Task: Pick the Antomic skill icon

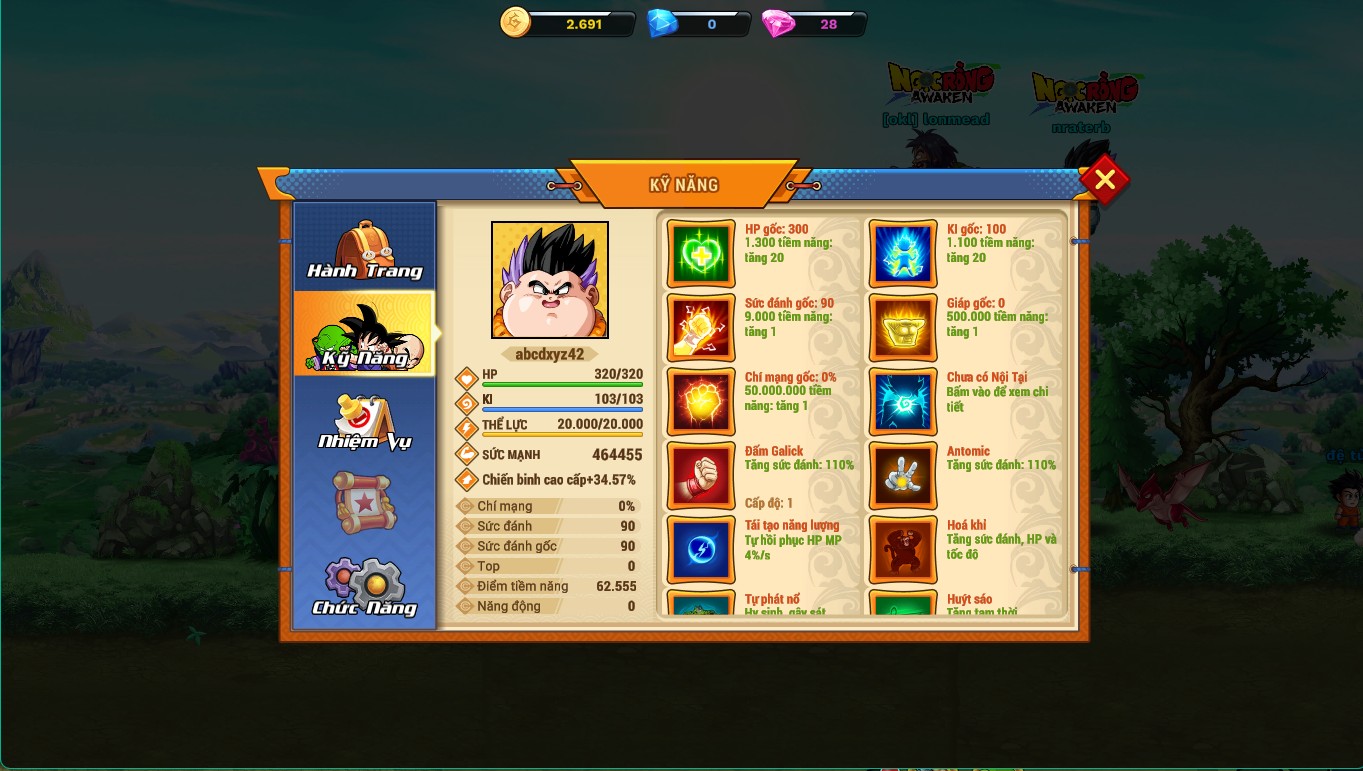Action: (x=903, y=476)
